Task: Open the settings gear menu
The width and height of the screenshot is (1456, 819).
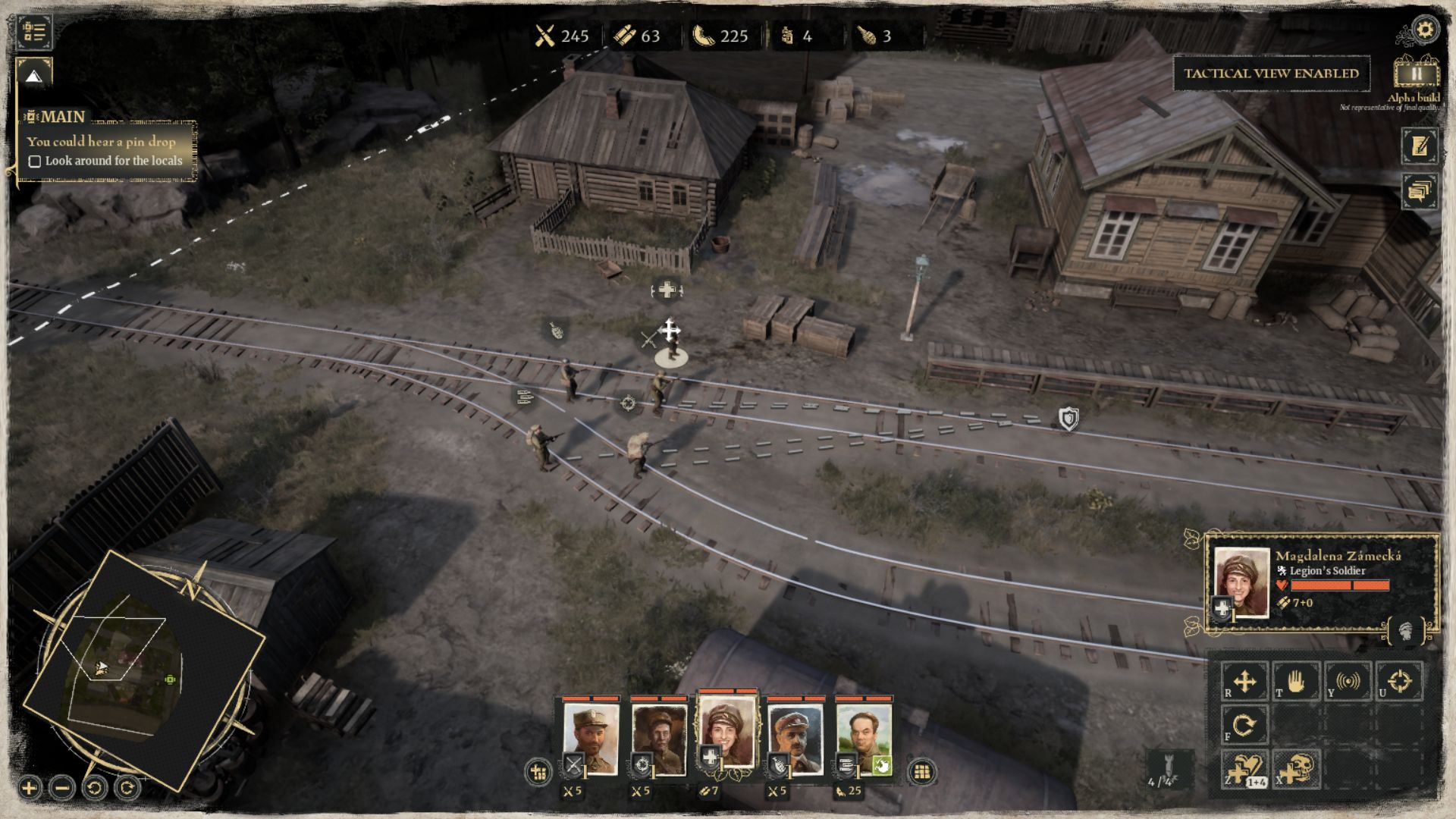Action: pos(1426,30)
